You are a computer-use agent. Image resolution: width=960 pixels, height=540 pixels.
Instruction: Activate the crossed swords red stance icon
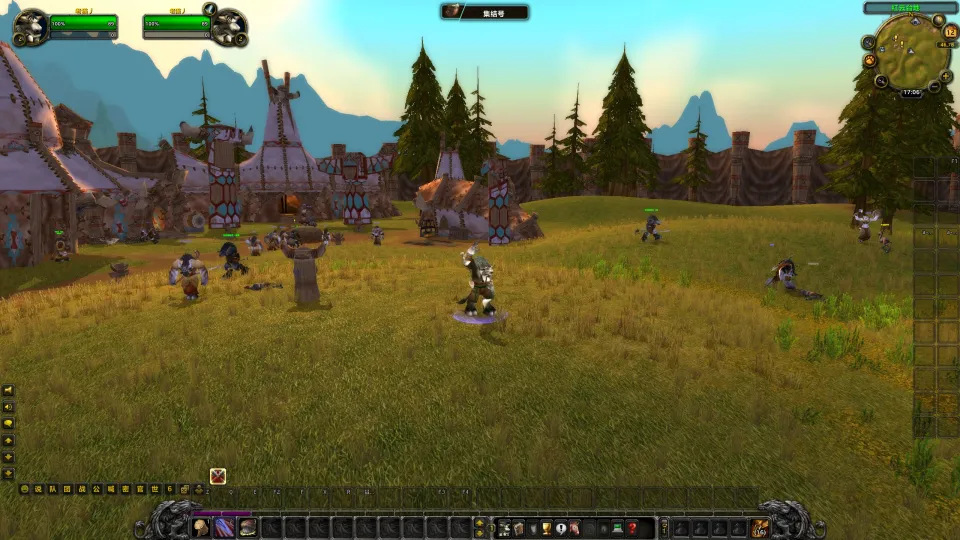point(218,476)
